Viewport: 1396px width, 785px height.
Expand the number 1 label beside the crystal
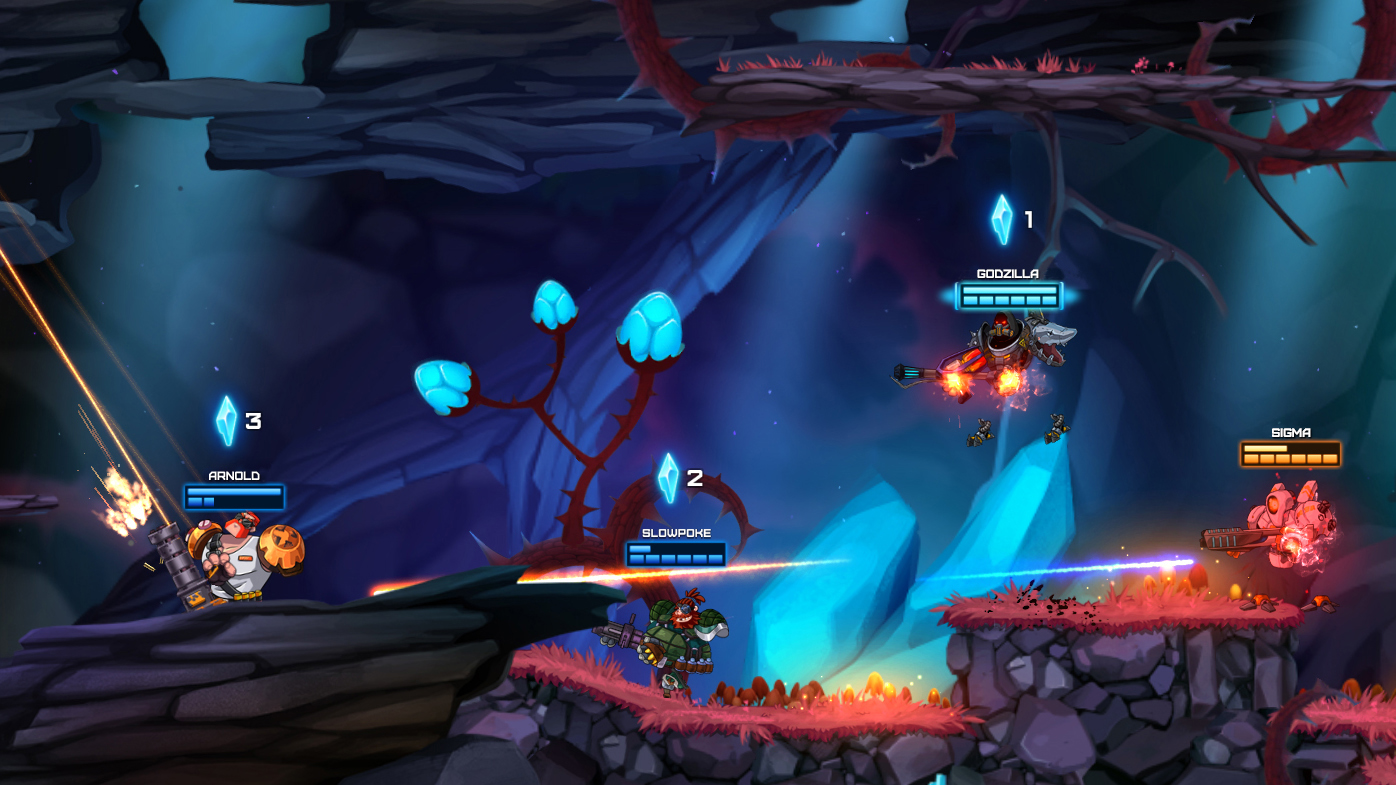pyautogui.click(x=1028, y=218)
